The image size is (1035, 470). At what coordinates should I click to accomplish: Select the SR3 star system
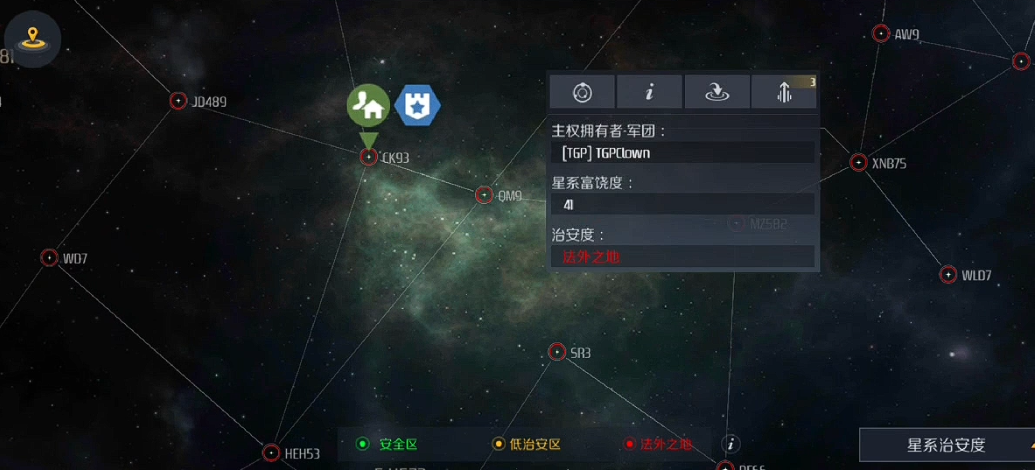tap(557, 352)
